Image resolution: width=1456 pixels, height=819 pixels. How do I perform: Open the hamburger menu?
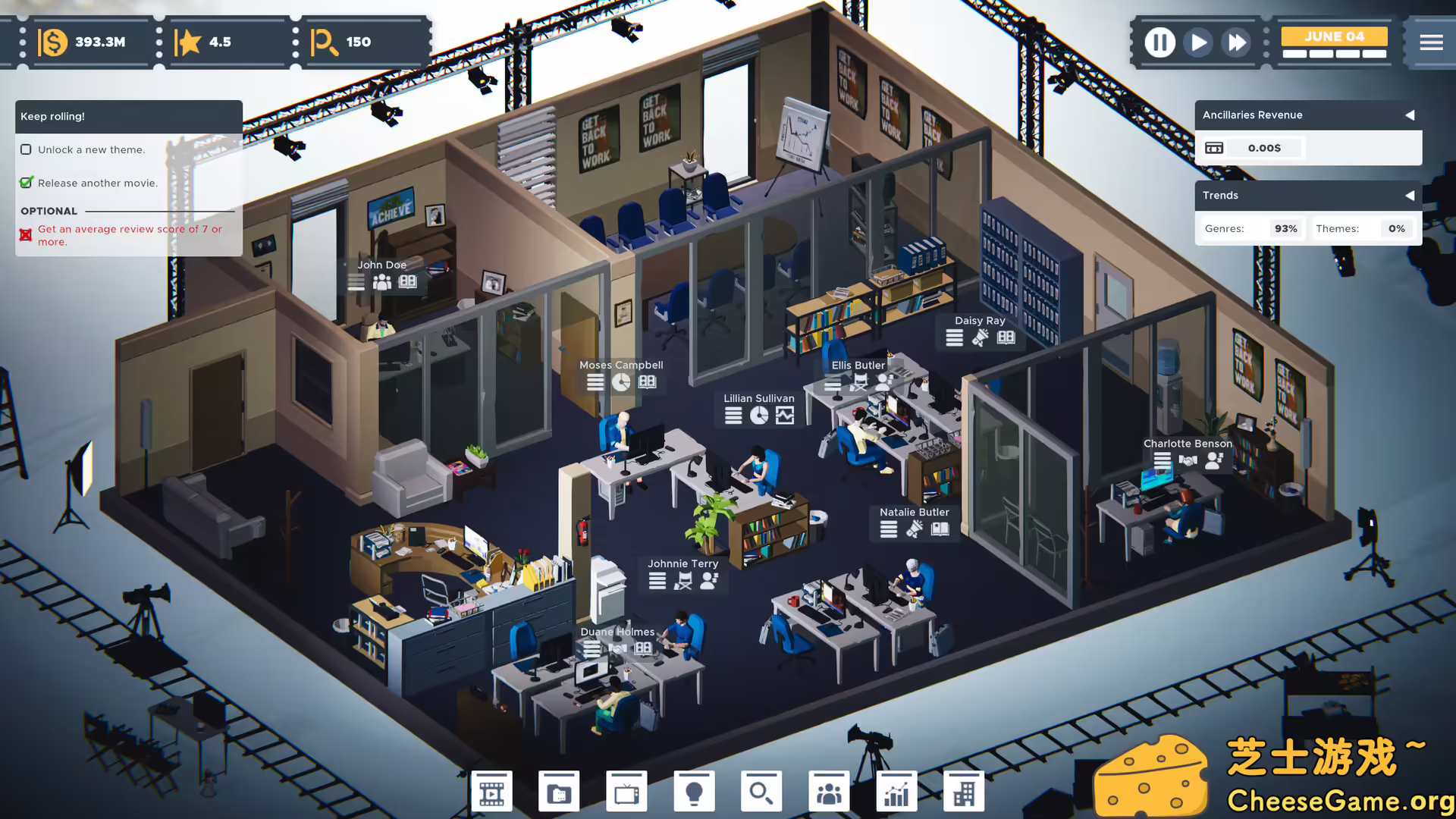pos(1432,42)
